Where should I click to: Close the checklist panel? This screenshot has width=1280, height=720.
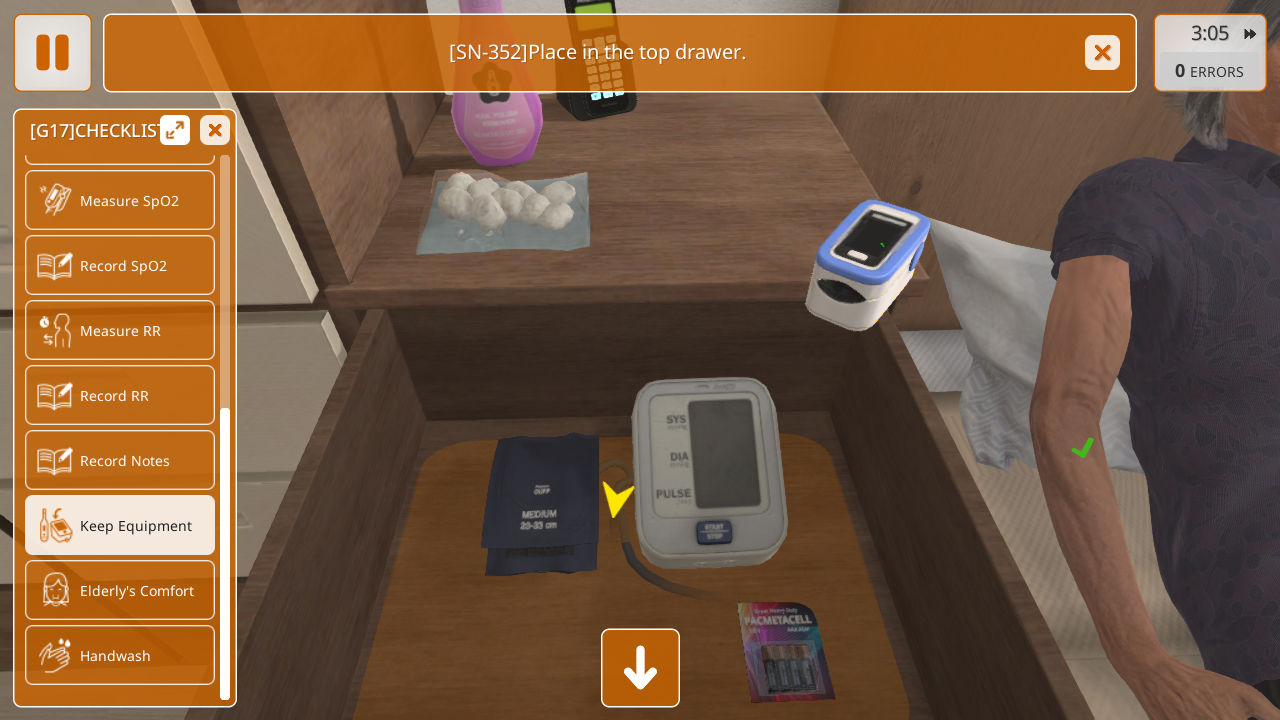click(215, 130)
